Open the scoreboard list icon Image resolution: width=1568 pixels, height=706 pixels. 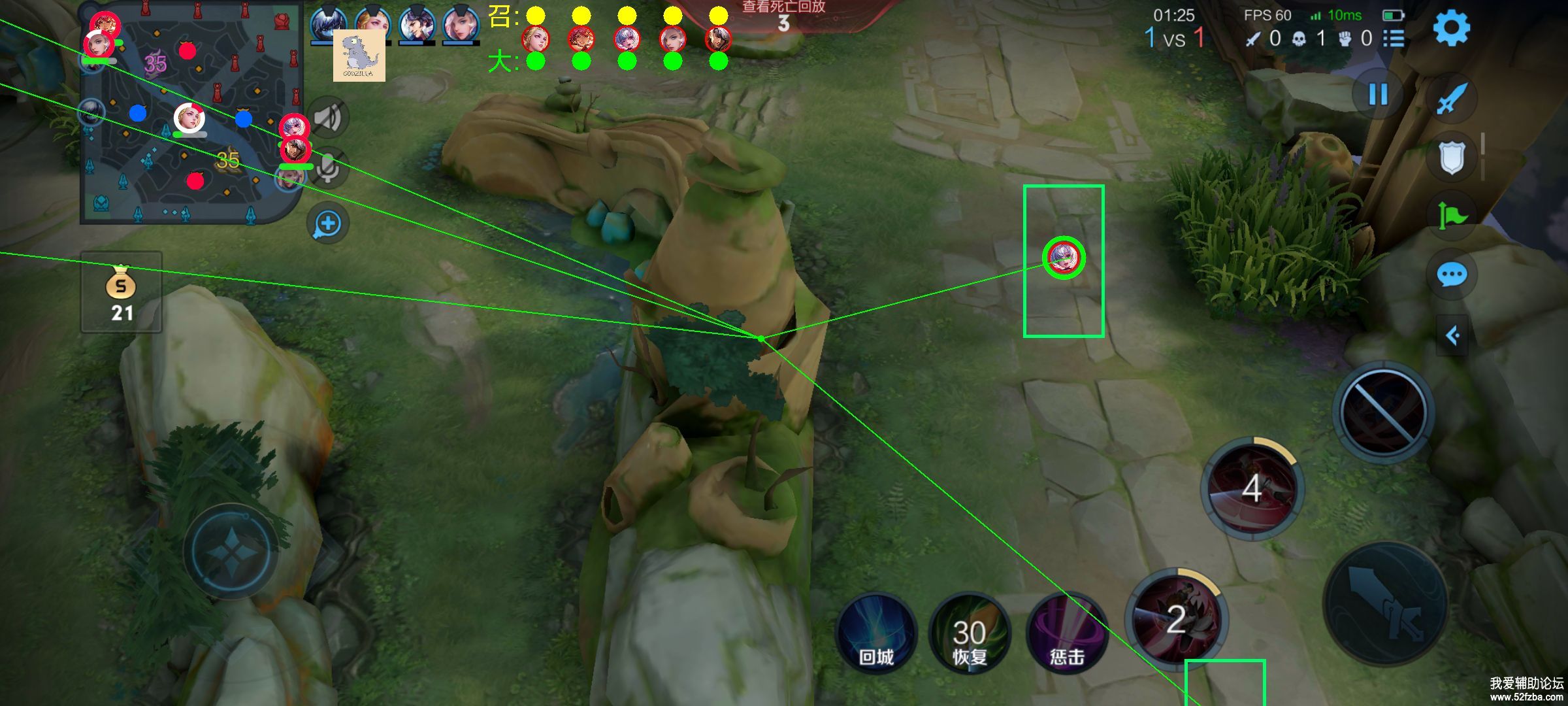1394,39
